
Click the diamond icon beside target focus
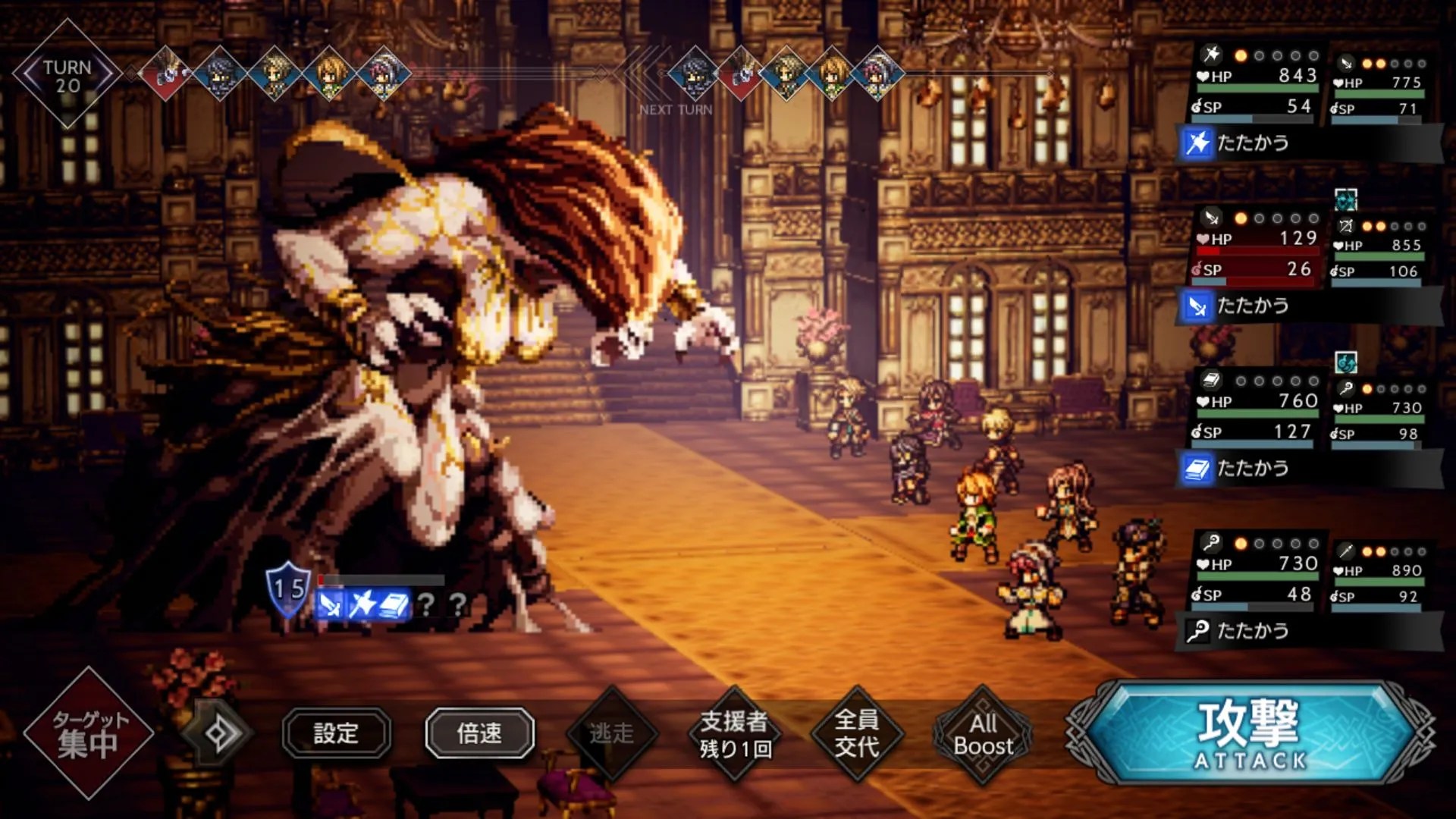(x=218, y=733)
